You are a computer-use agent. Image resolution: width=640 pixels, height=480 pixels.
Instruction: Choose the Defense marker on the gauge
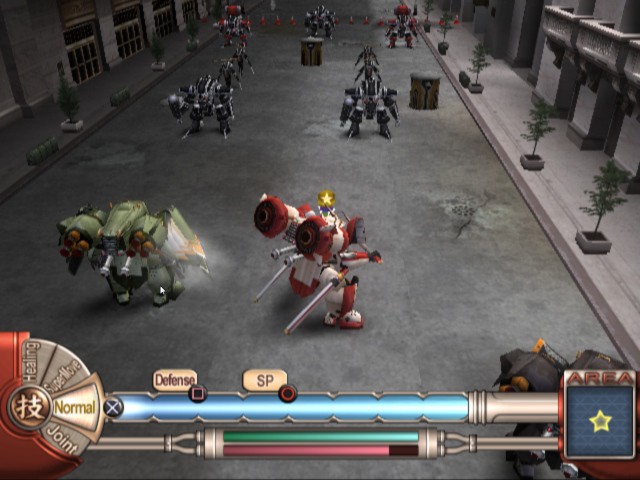coord(175,380)
